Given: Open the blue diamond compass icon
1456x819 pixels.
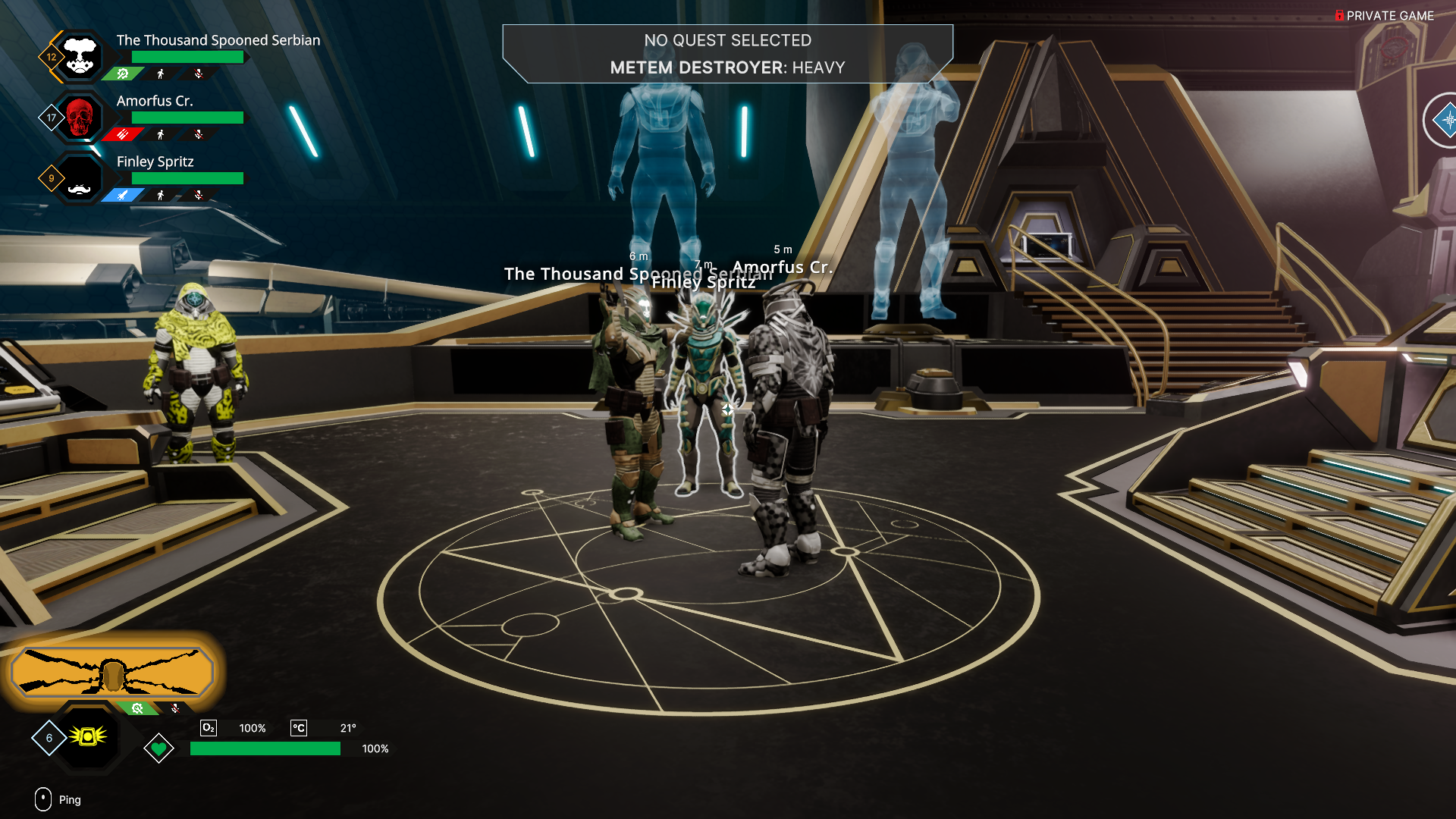Looking at the screenshot, I should click(x=1446, y=120).
